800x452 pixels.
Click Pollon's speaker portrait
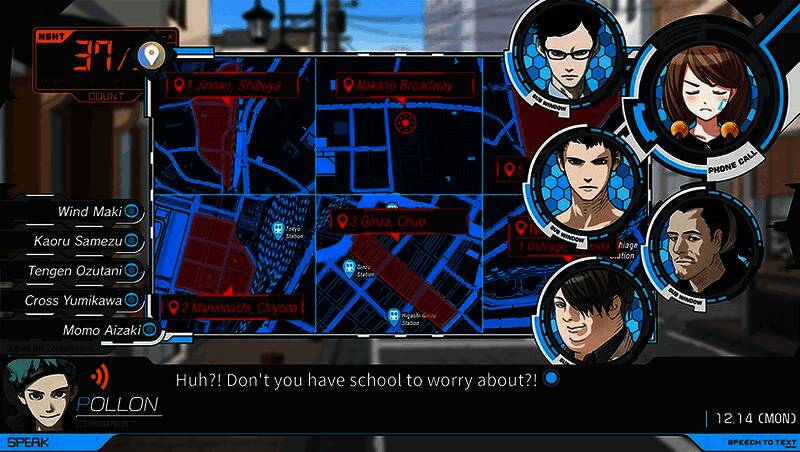pos(36,394)
